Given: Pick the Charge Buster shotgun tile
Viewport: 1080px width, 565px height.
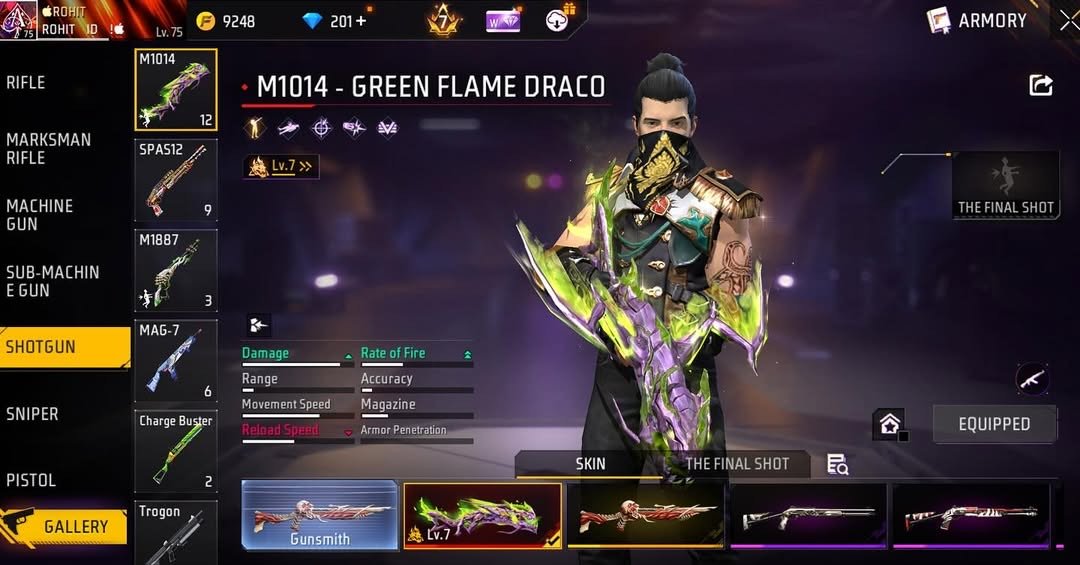Looking at the screenshot, I should point(176,451).
